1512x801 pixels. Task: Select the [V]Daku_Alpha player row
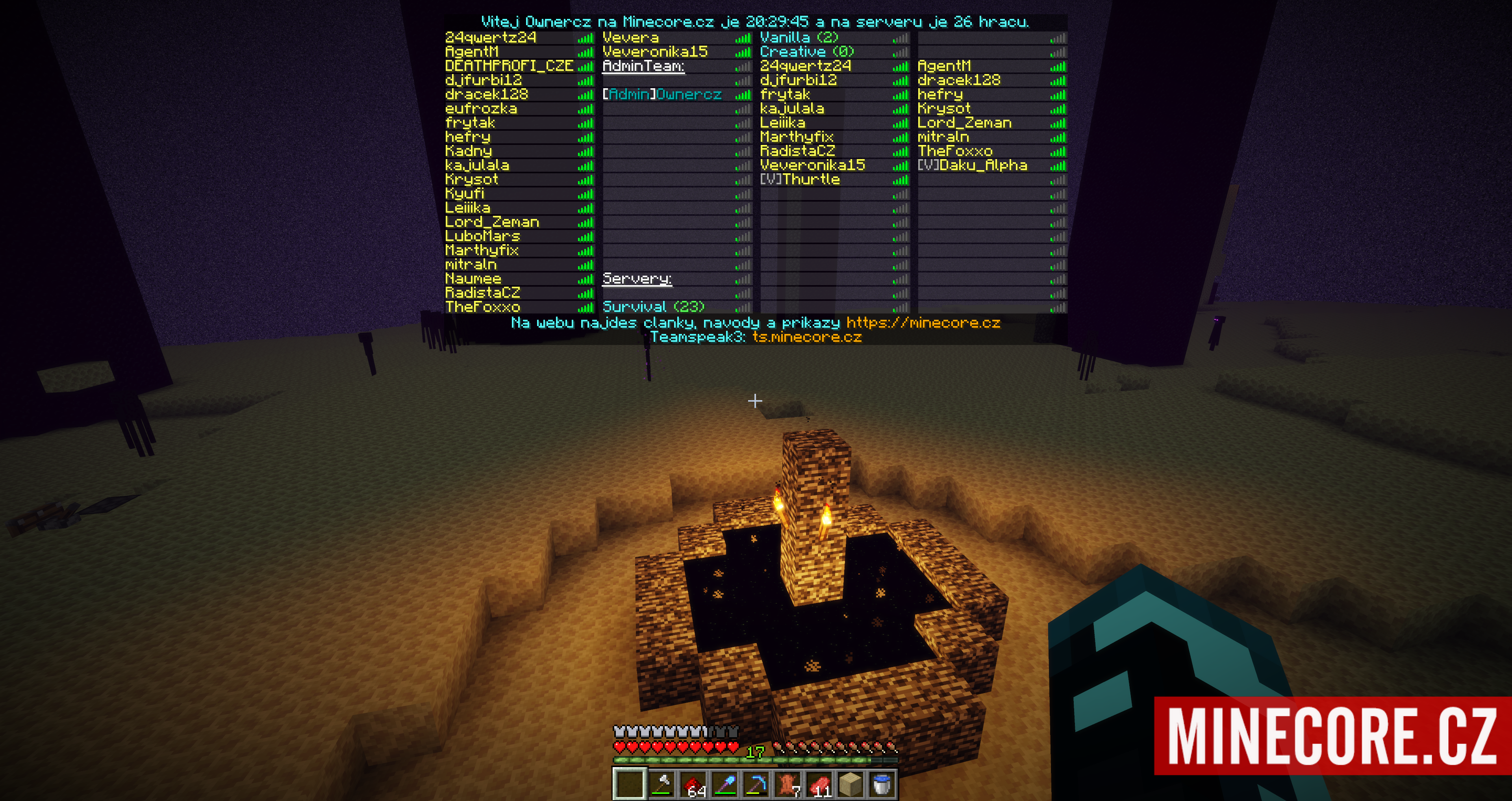pos(972,166)
